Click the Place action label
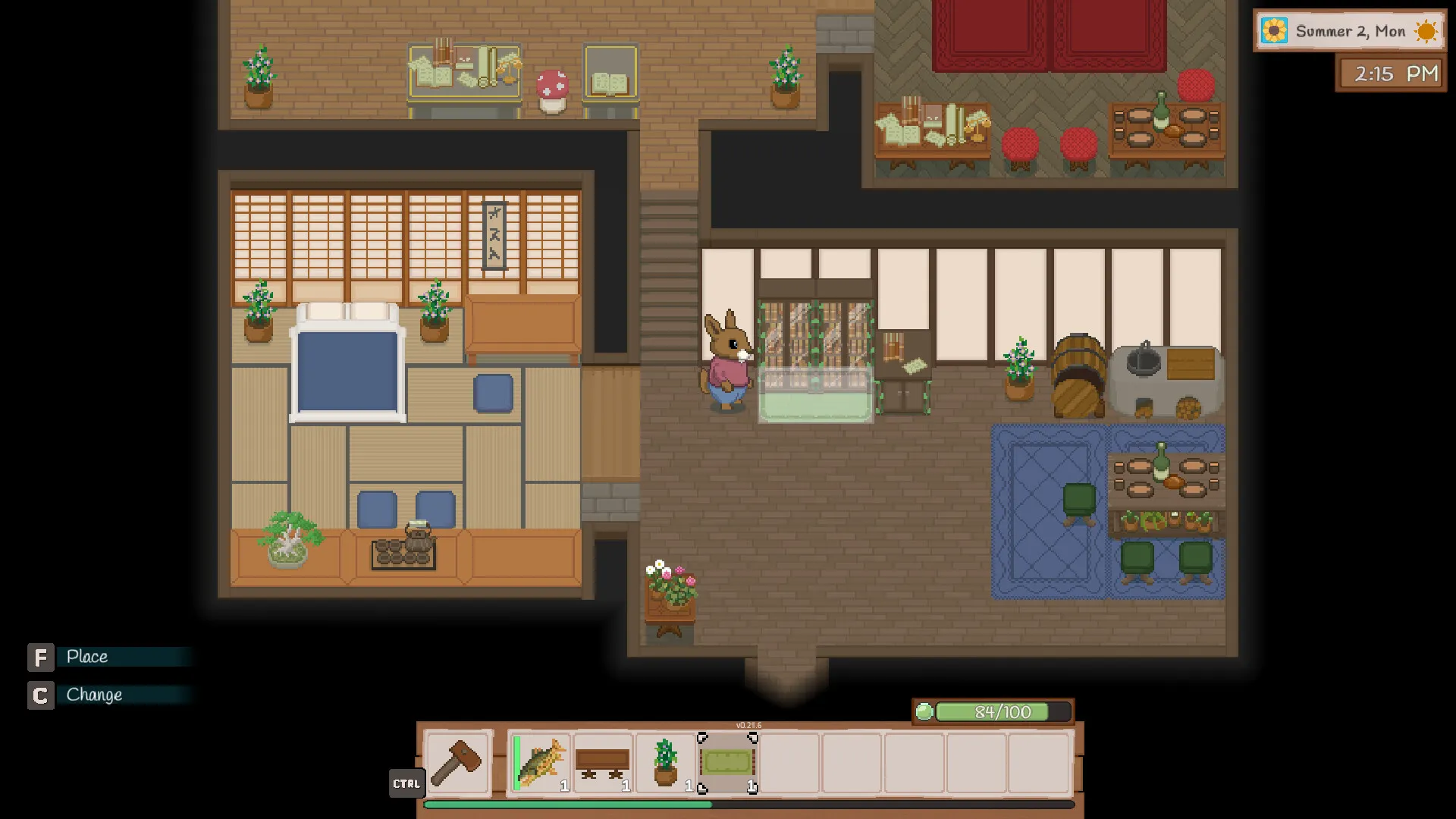The image size is (1456, 819). (x=88, y=657)
